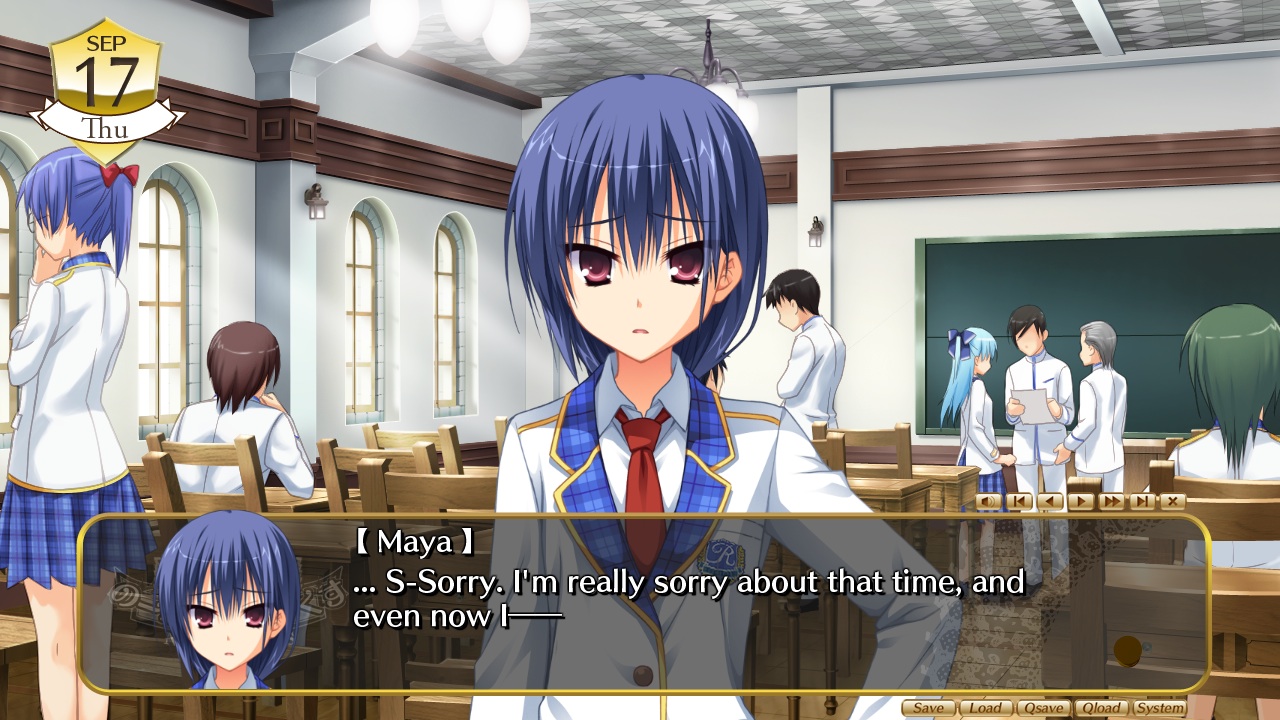Activate the fast-forward skip button
1280x720 pixels.
(x=1111, y=501)
